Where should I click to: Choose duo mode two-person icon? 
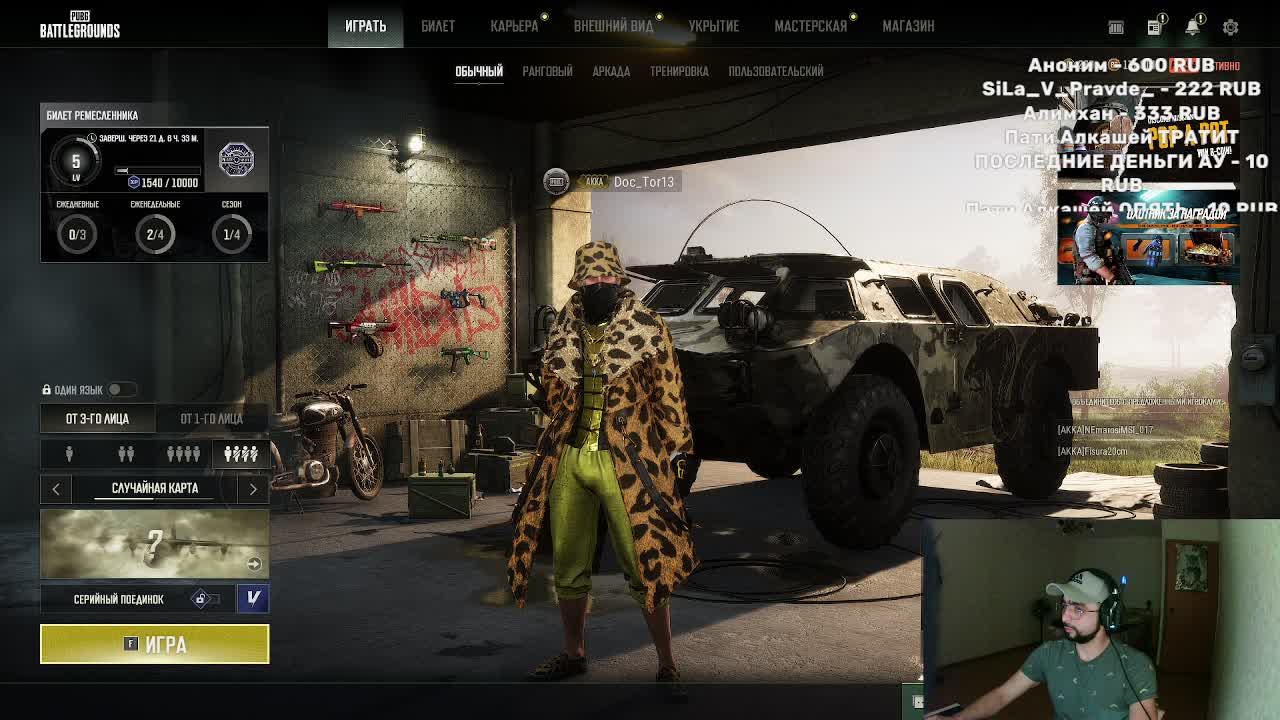click(x=126, y=454)
